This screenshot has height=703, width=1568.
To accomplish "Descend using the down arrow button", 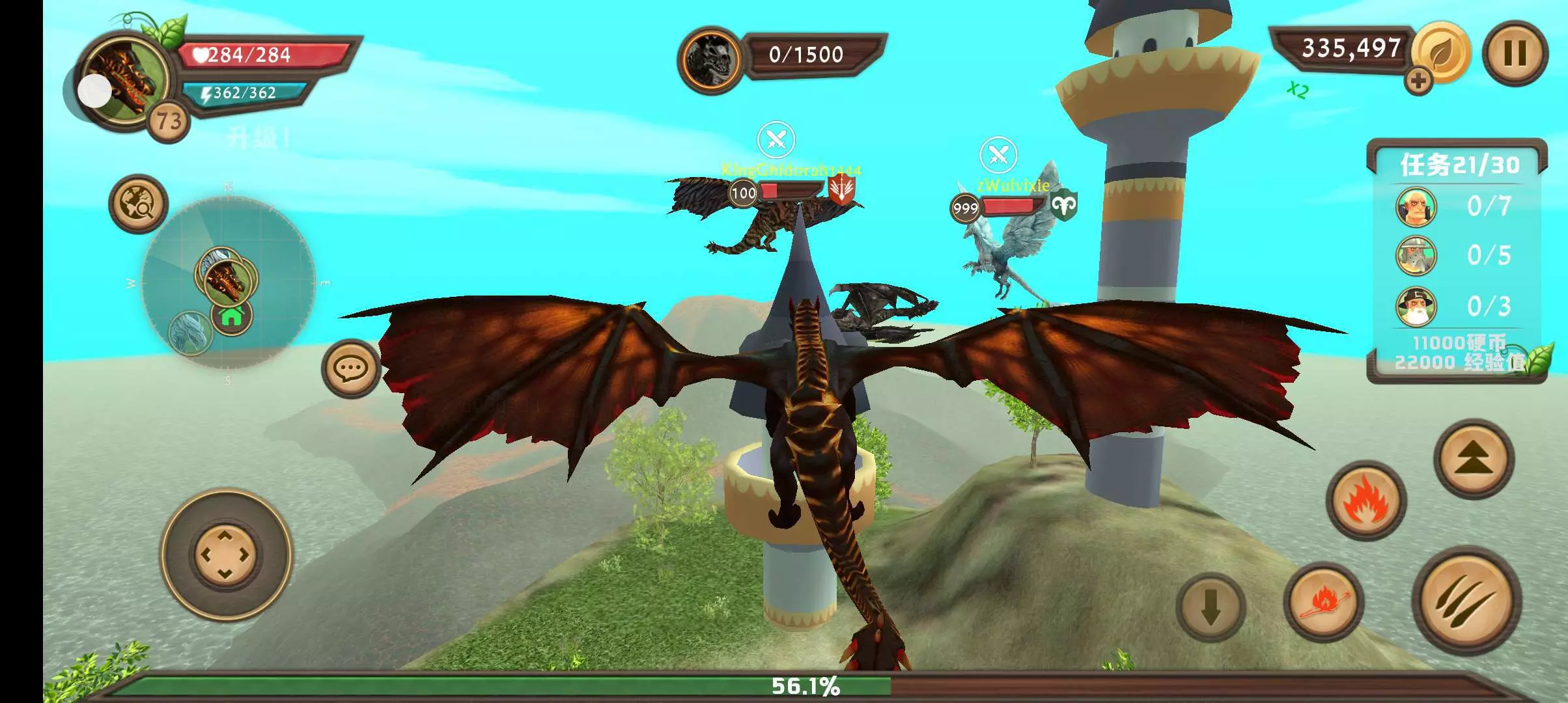I will 1211,607.
